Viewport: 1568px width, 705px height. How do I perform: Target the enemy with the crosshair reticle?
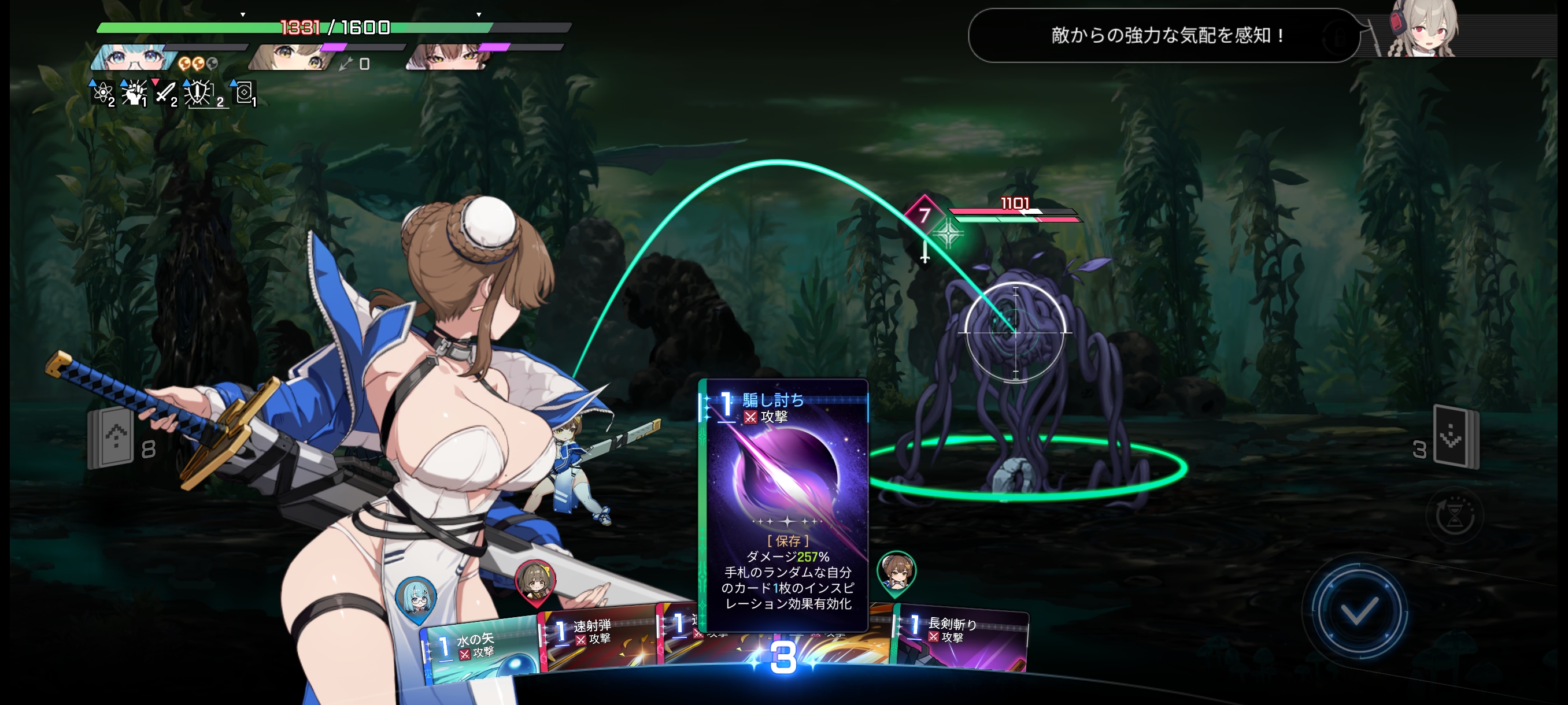tap(1015, 332)
